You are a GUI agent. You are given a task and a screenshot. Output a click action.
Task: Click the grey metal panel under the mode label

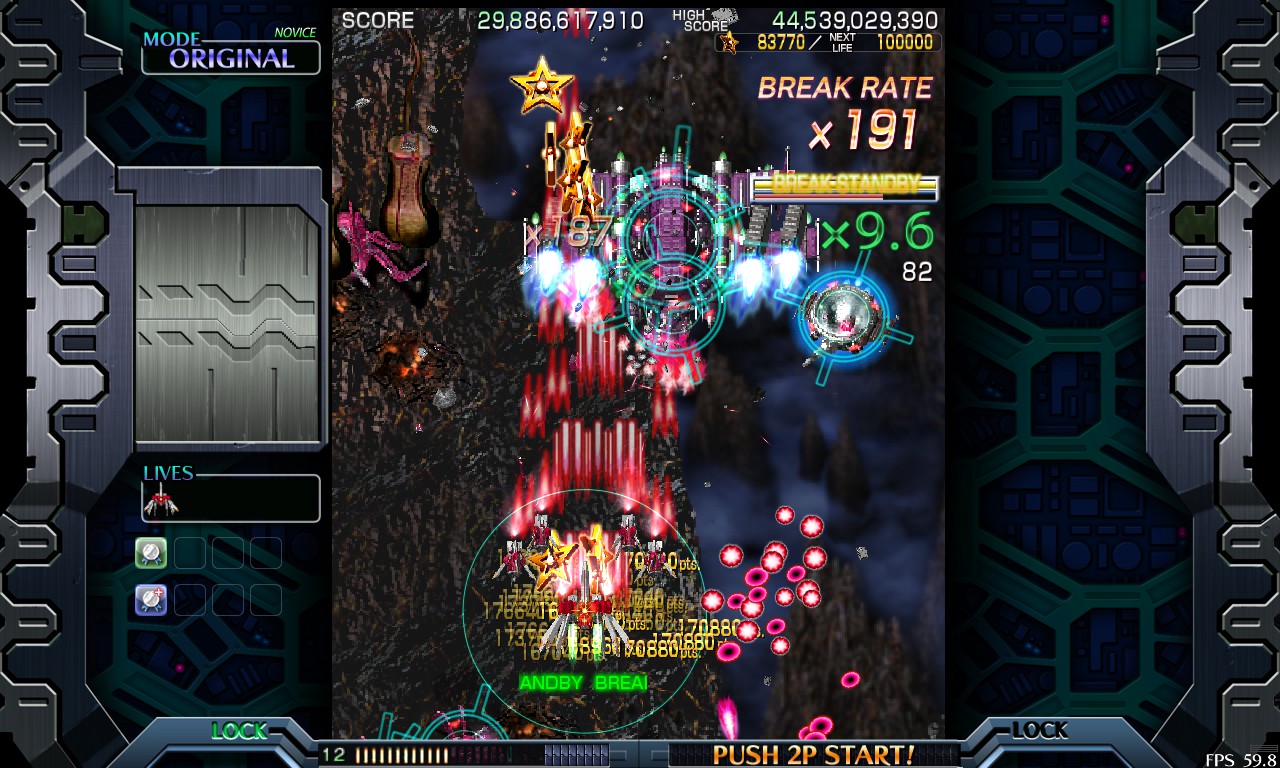click(x=229, y=323)
